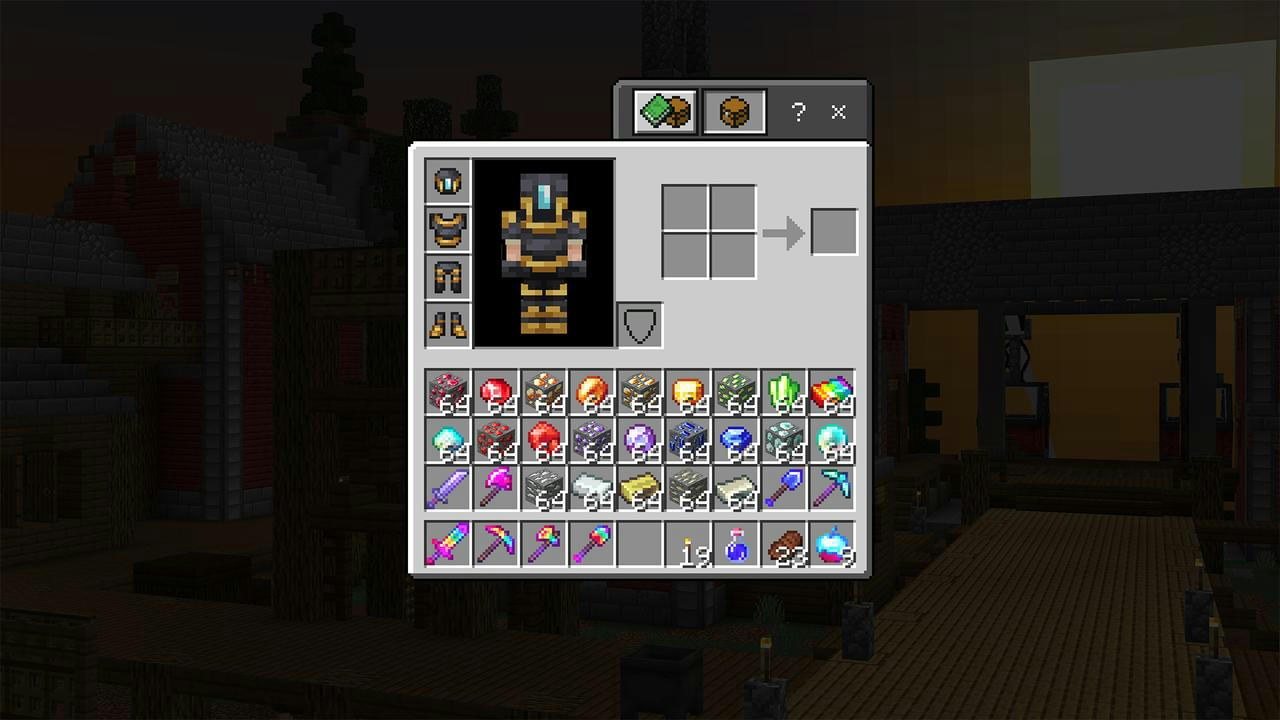This screenshot has height=720, width=1280.
Task: Select the diamond ore block stack
Action: [x=789, y=442]
